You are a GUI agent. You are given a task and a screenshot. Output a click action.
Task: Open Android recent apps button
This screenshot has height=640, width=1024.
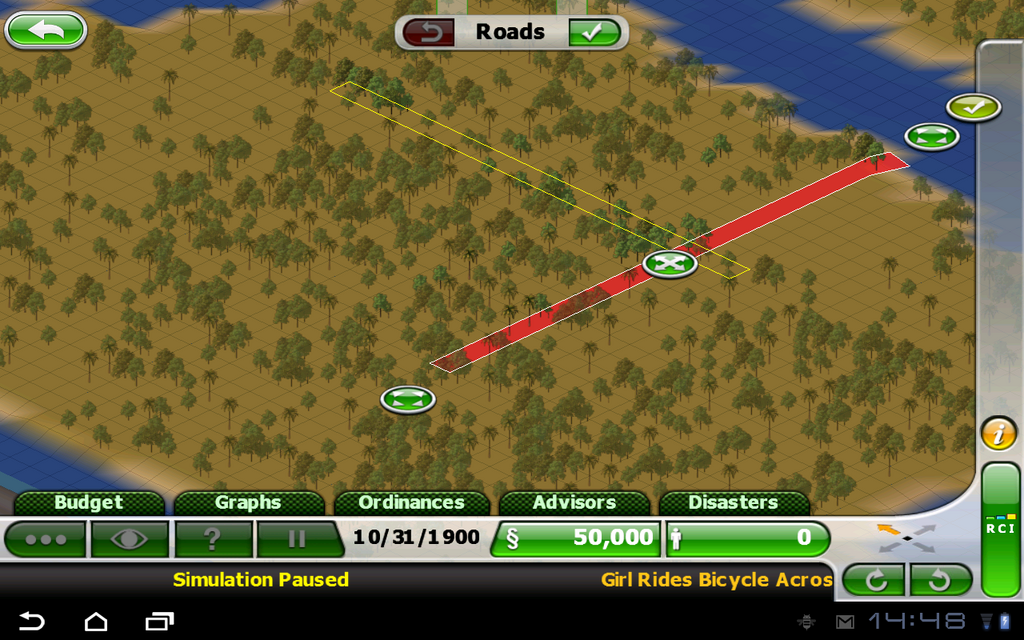(159, 621)
